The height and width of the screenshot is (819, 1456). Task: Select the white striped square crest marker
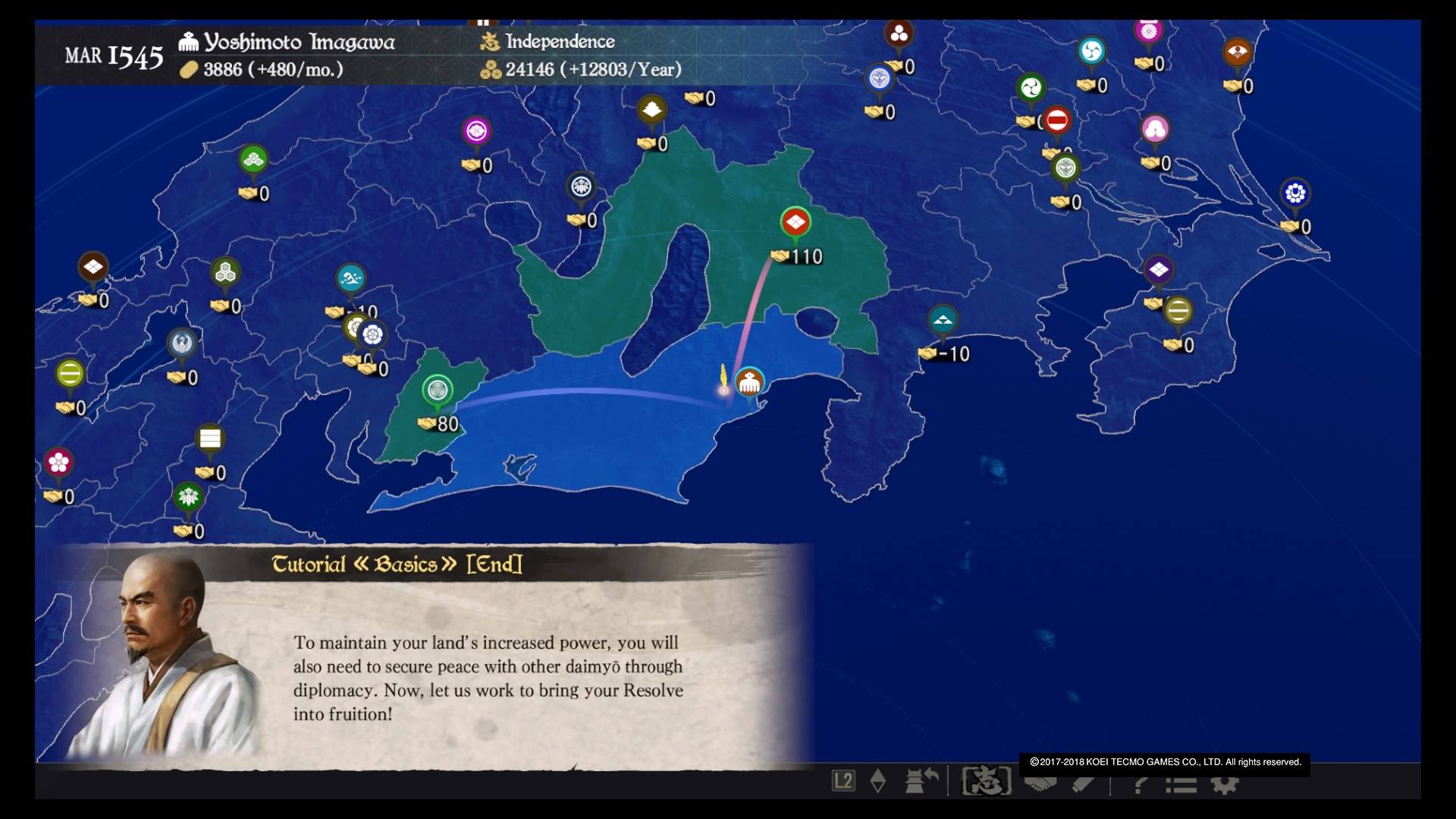tap(210, 438)
